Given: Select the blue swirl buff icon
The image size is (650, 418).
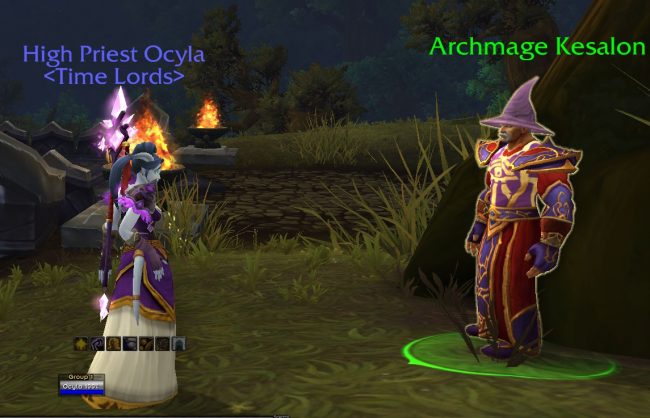Looking at the screenshot, I should coord(97,344).
